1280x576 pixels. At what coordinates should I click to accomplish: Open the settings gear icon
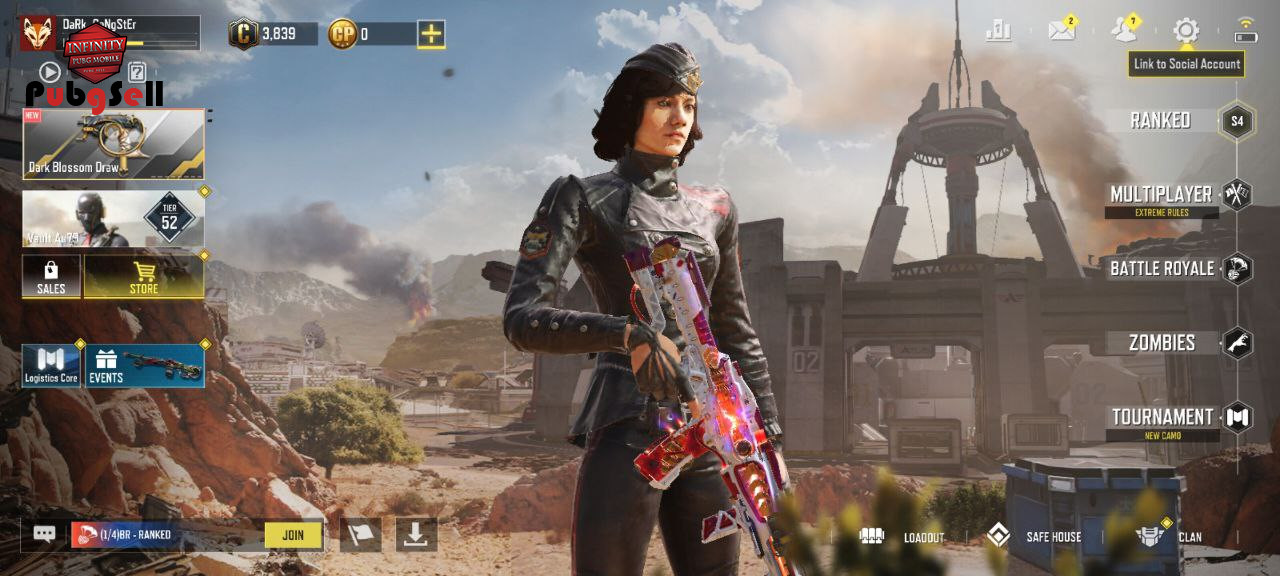tap(1186, 30)
